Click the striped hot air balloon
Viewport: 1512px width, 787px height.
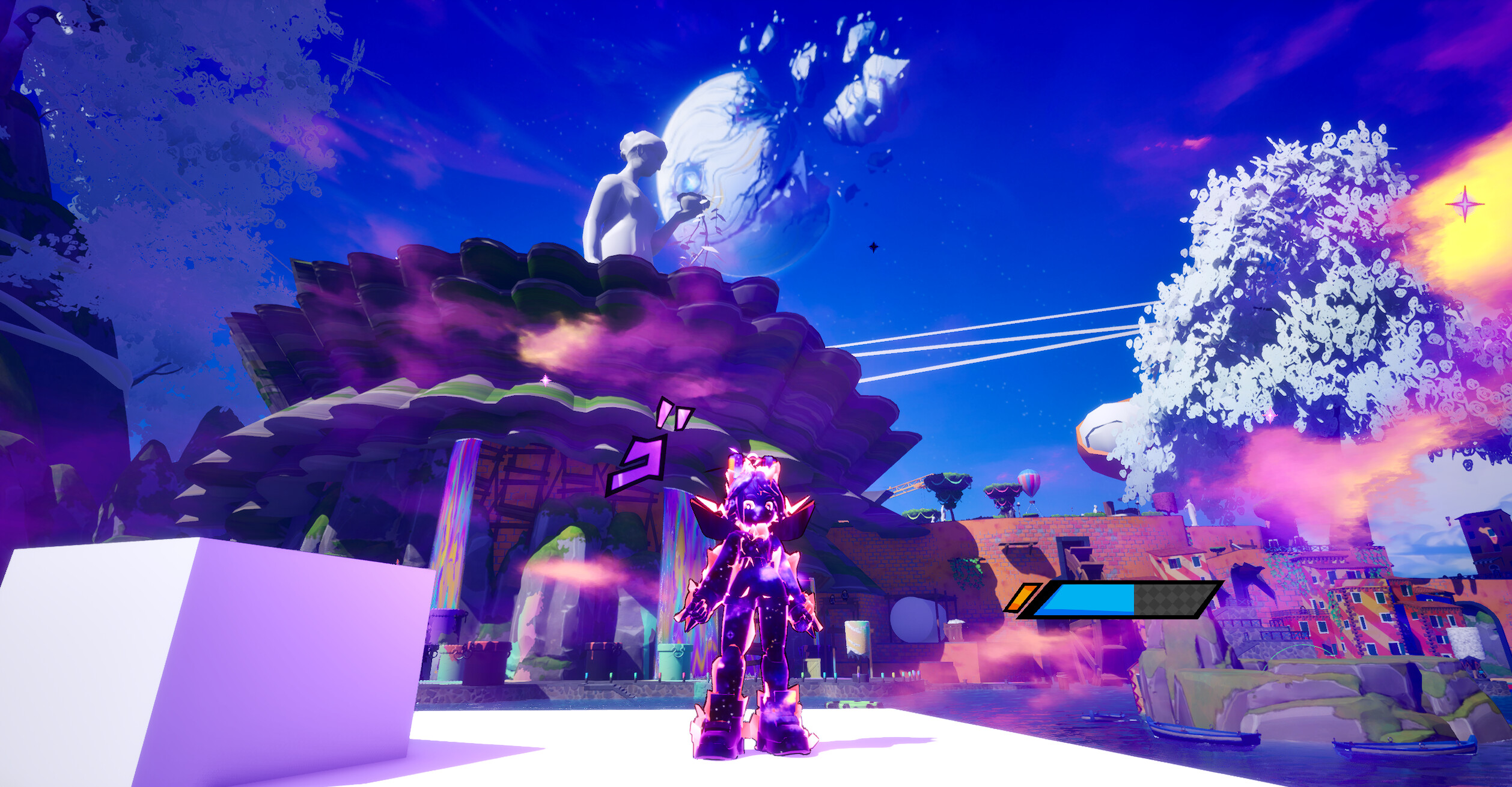[1029, 482]
